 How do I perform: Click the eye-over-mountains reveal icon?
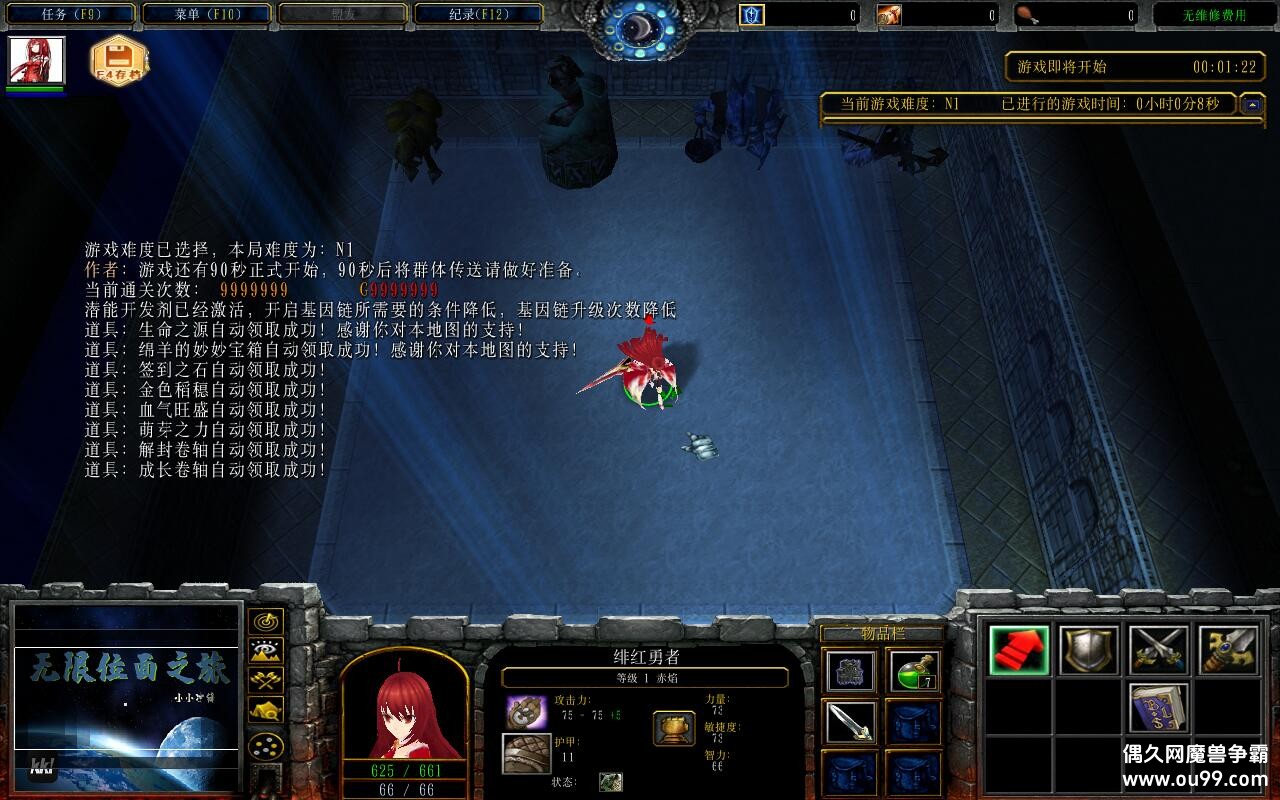tap(264, 650)
